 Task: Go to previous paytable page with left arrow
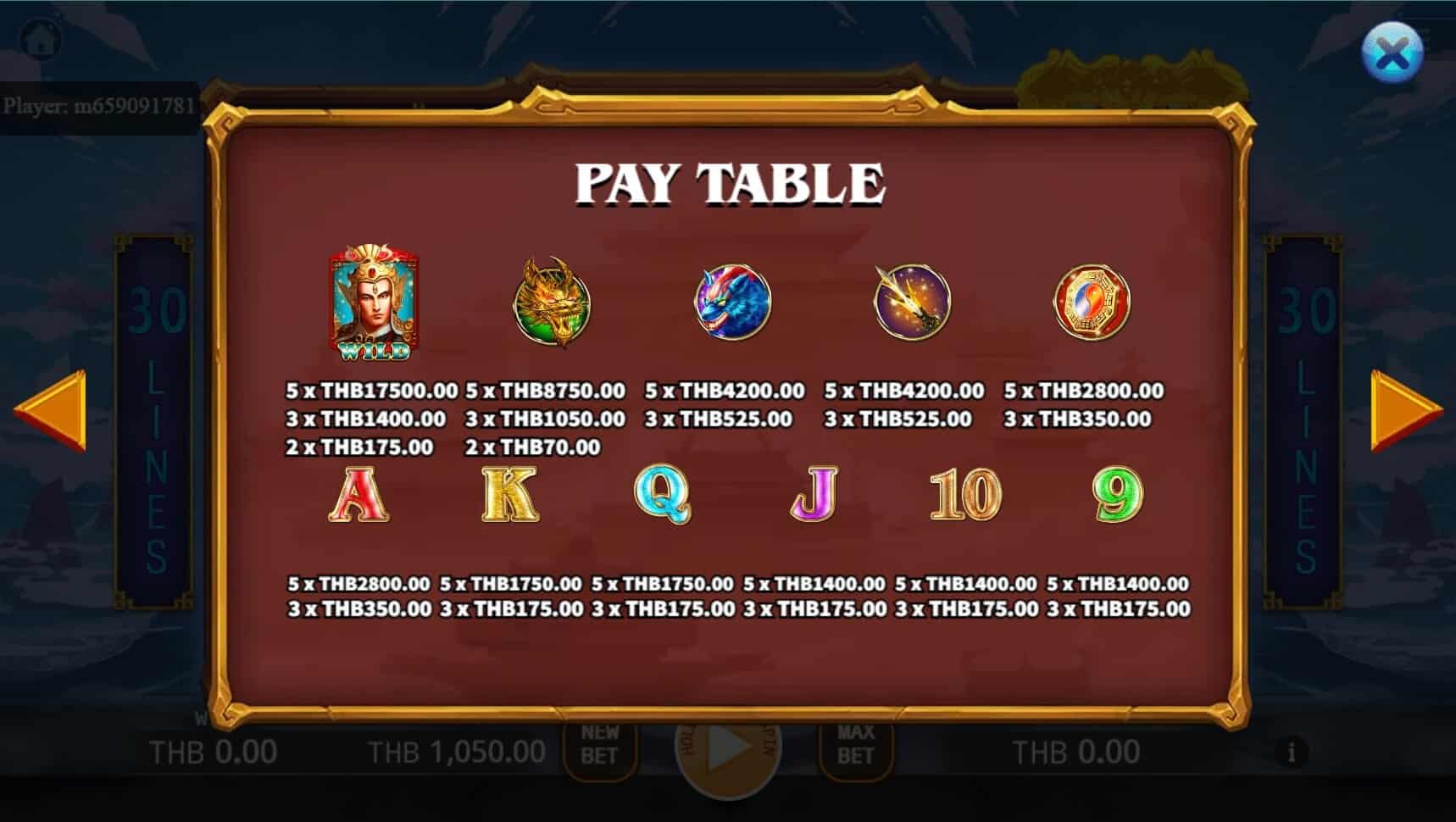pos(51,413)
